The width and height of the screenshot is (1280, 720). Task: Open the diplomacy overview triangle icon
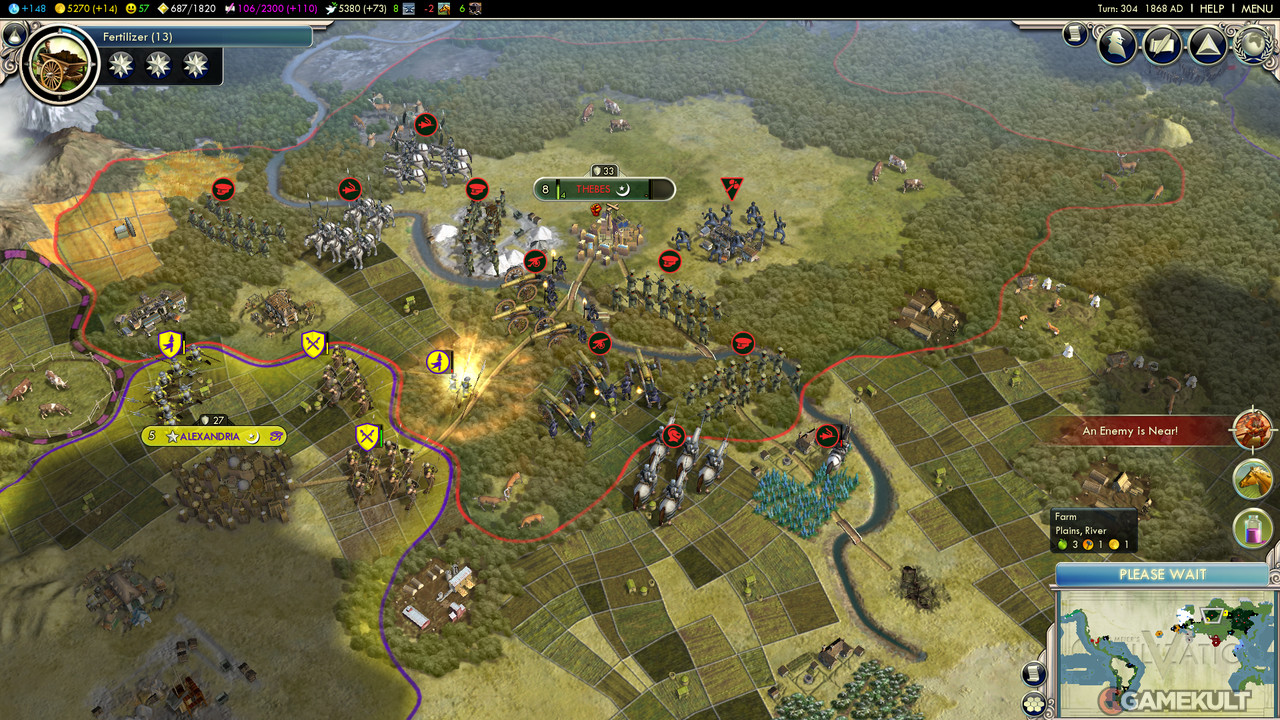click(x=1207, y=45)
